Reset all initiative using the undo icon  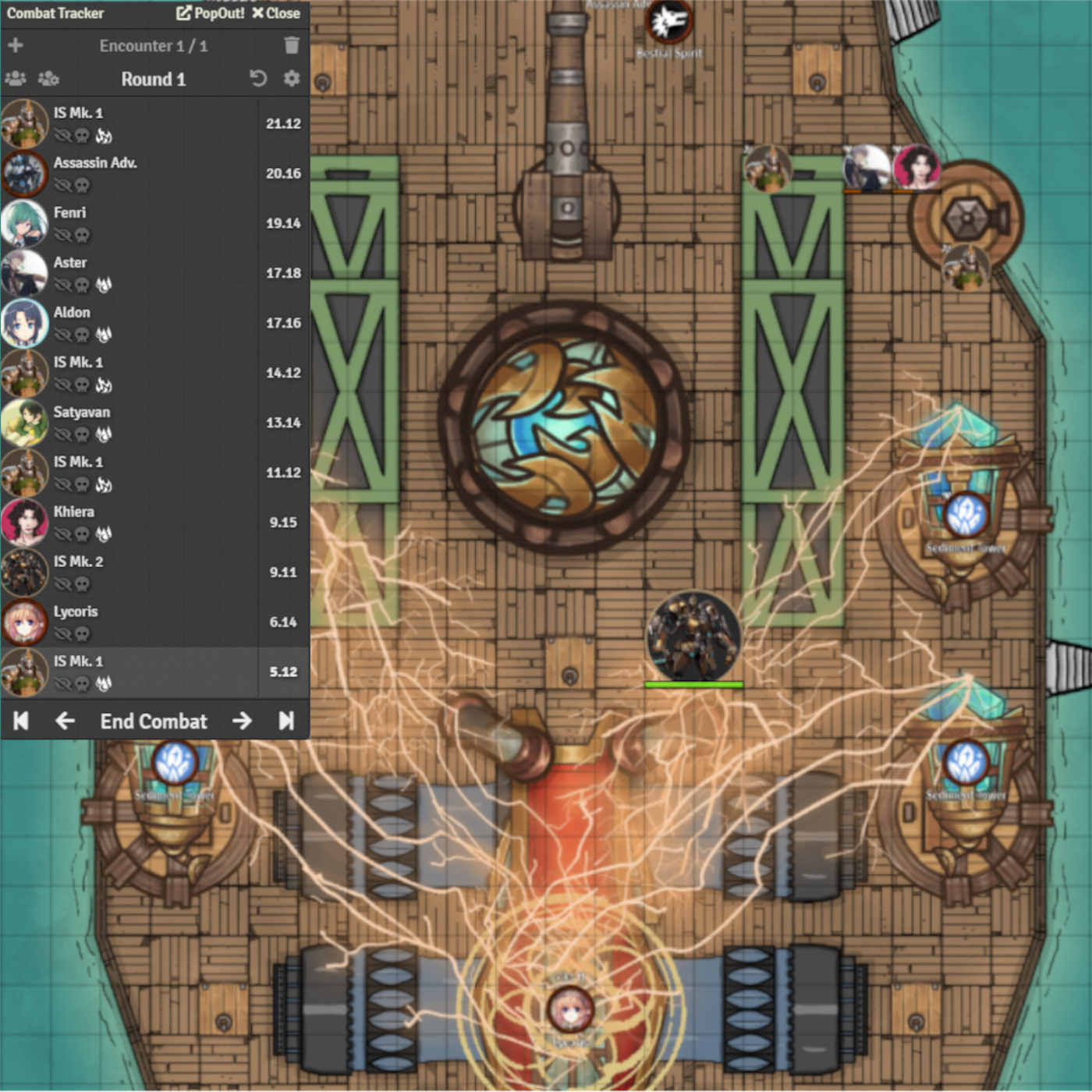tap(258, 79)
